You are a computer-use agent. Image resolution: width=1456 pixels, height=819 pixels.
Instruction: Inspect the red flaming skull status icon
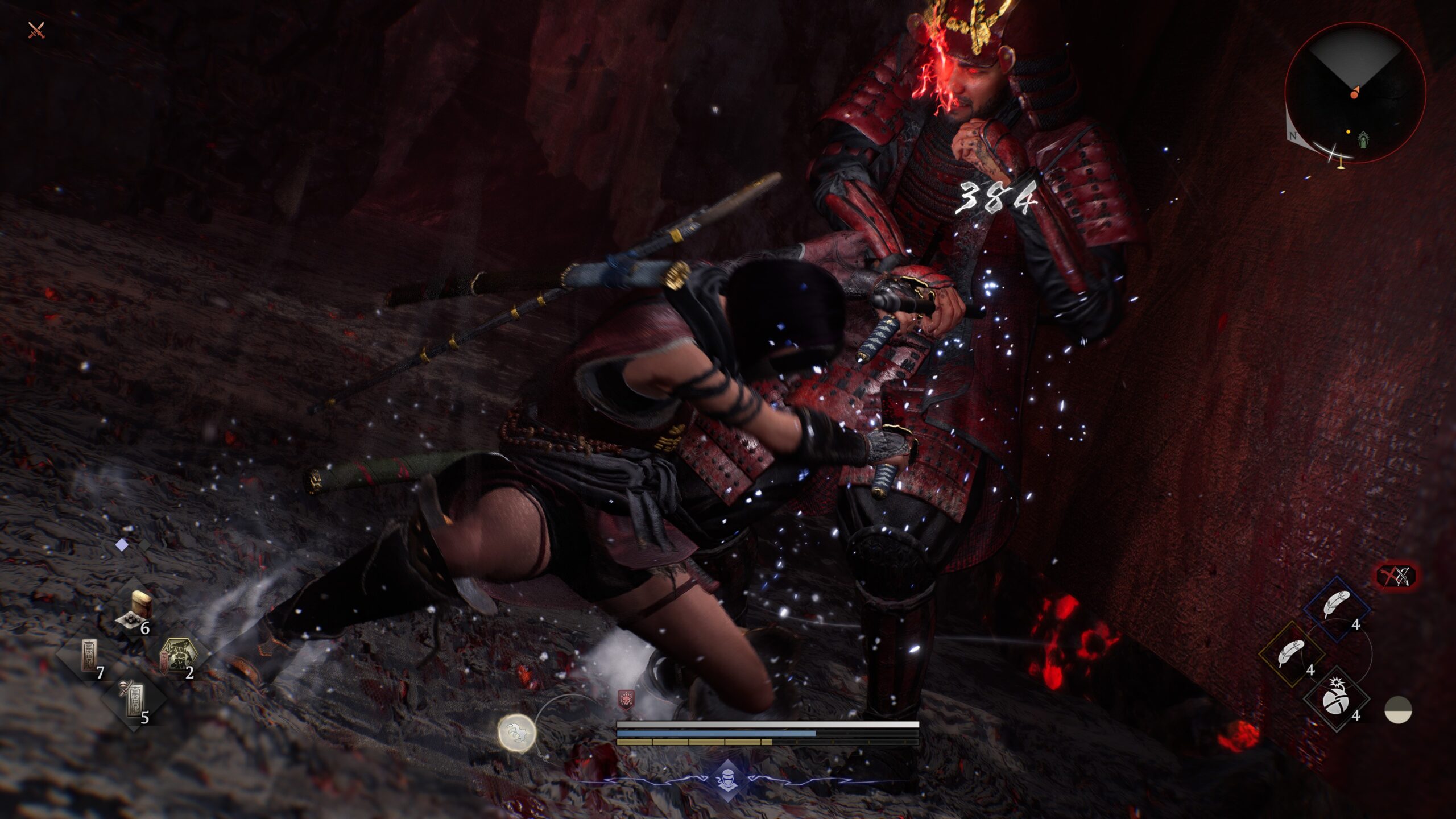pos(626,700)
